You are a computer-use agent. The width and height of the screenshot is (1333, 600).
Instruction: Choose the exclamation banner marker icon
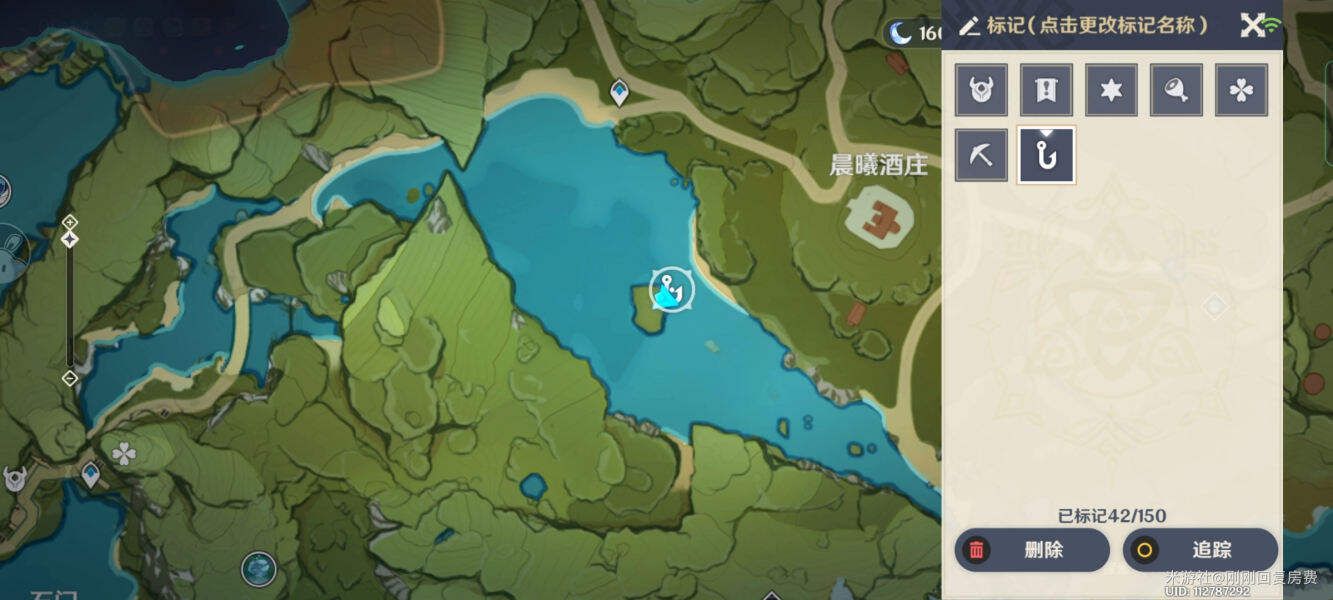[x=1046, y=90]
